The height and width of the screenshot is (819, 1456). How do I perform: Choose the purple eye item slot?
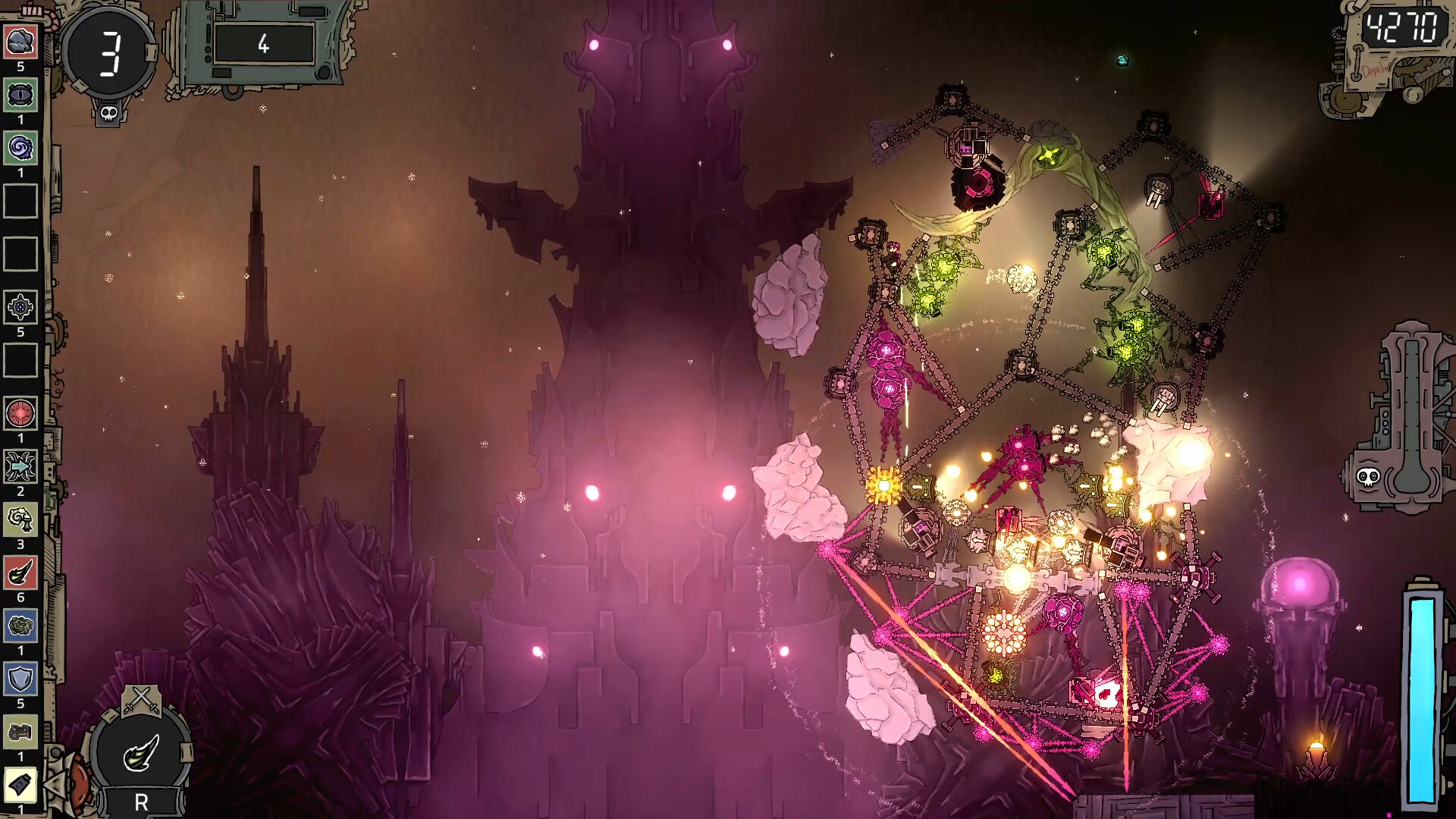(20, 95)
